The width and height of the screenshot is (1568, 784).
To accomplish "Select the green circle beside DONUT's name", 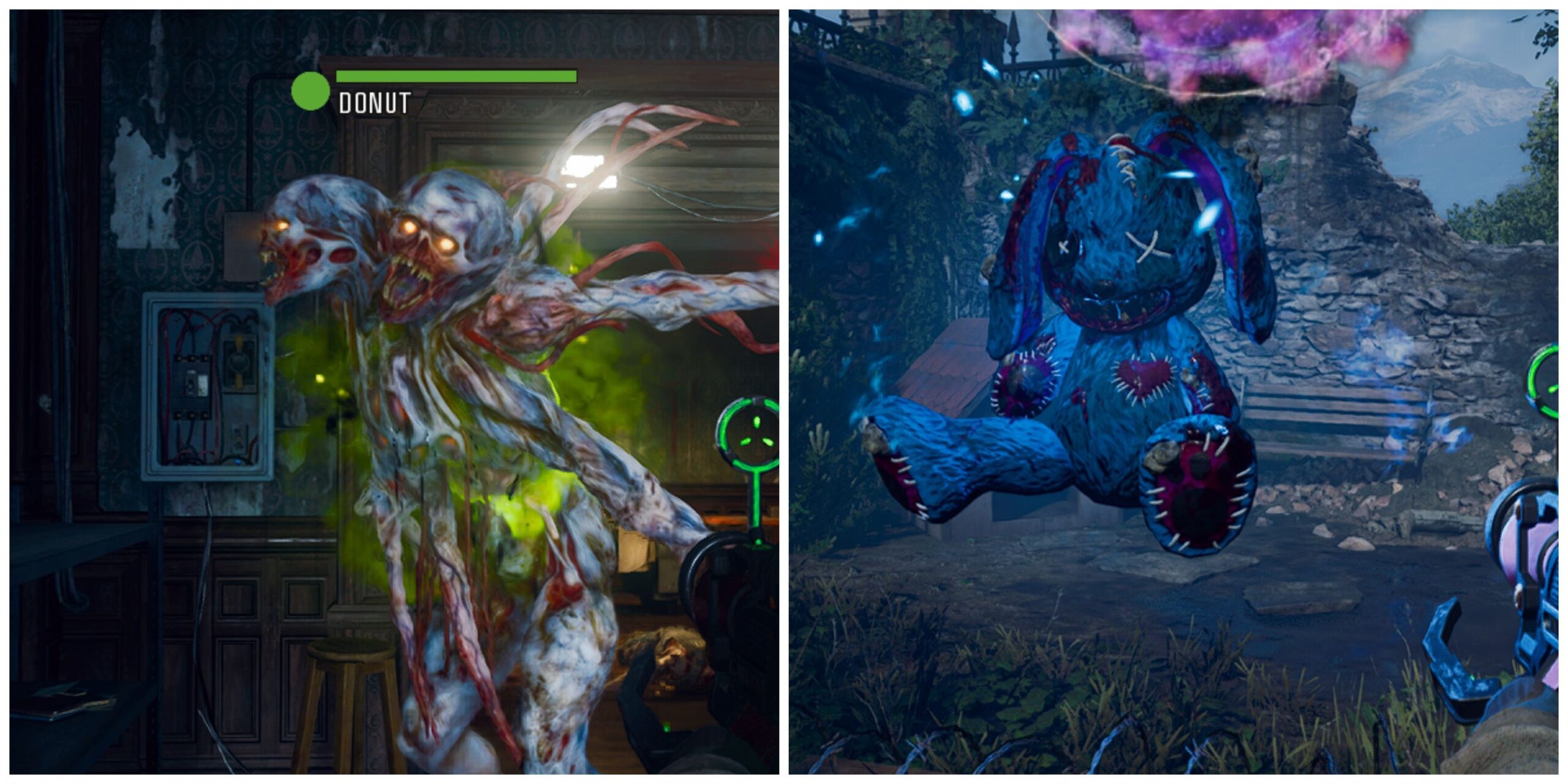I will [x=310, y=91].
